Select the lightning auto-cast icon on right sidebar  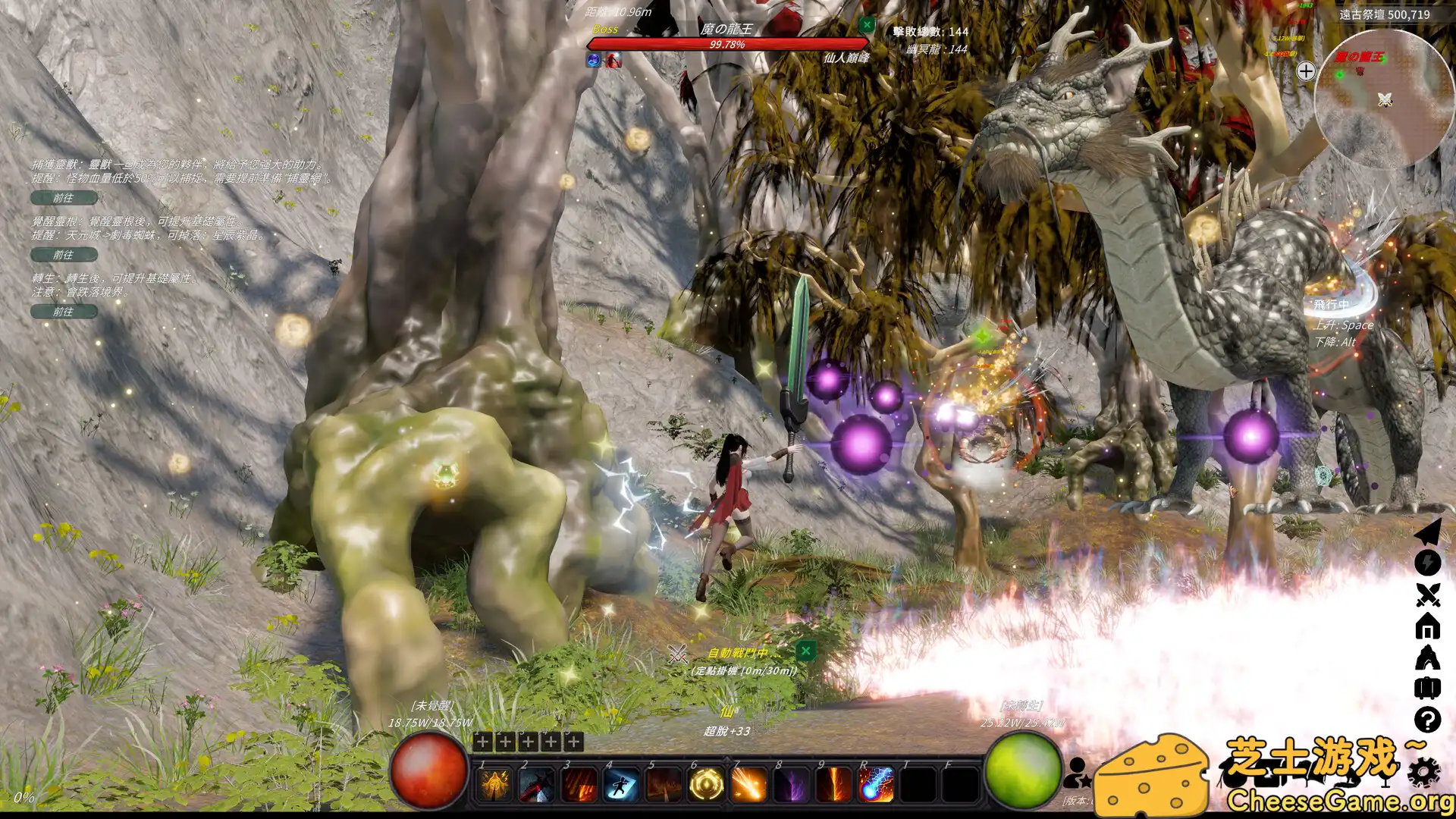[1428, 563]
